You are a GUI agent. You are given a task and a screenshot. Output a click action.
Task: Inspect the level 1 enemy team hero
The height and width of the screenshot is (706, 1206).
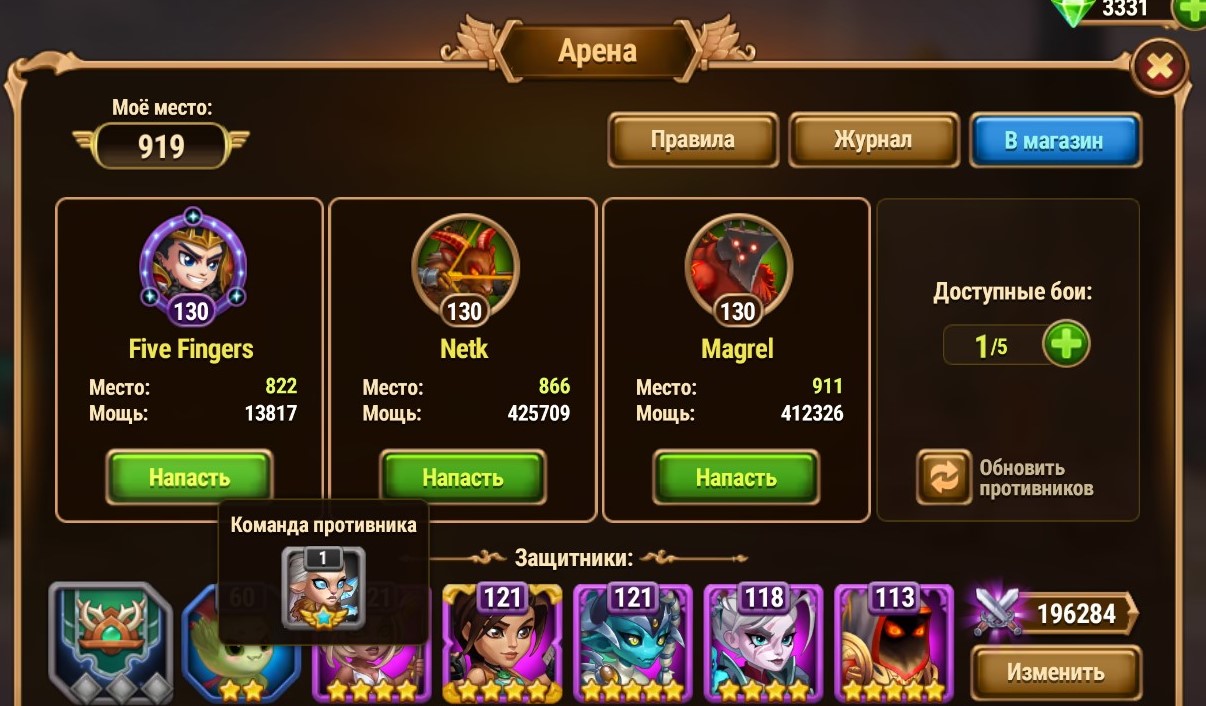coord(323,588)
